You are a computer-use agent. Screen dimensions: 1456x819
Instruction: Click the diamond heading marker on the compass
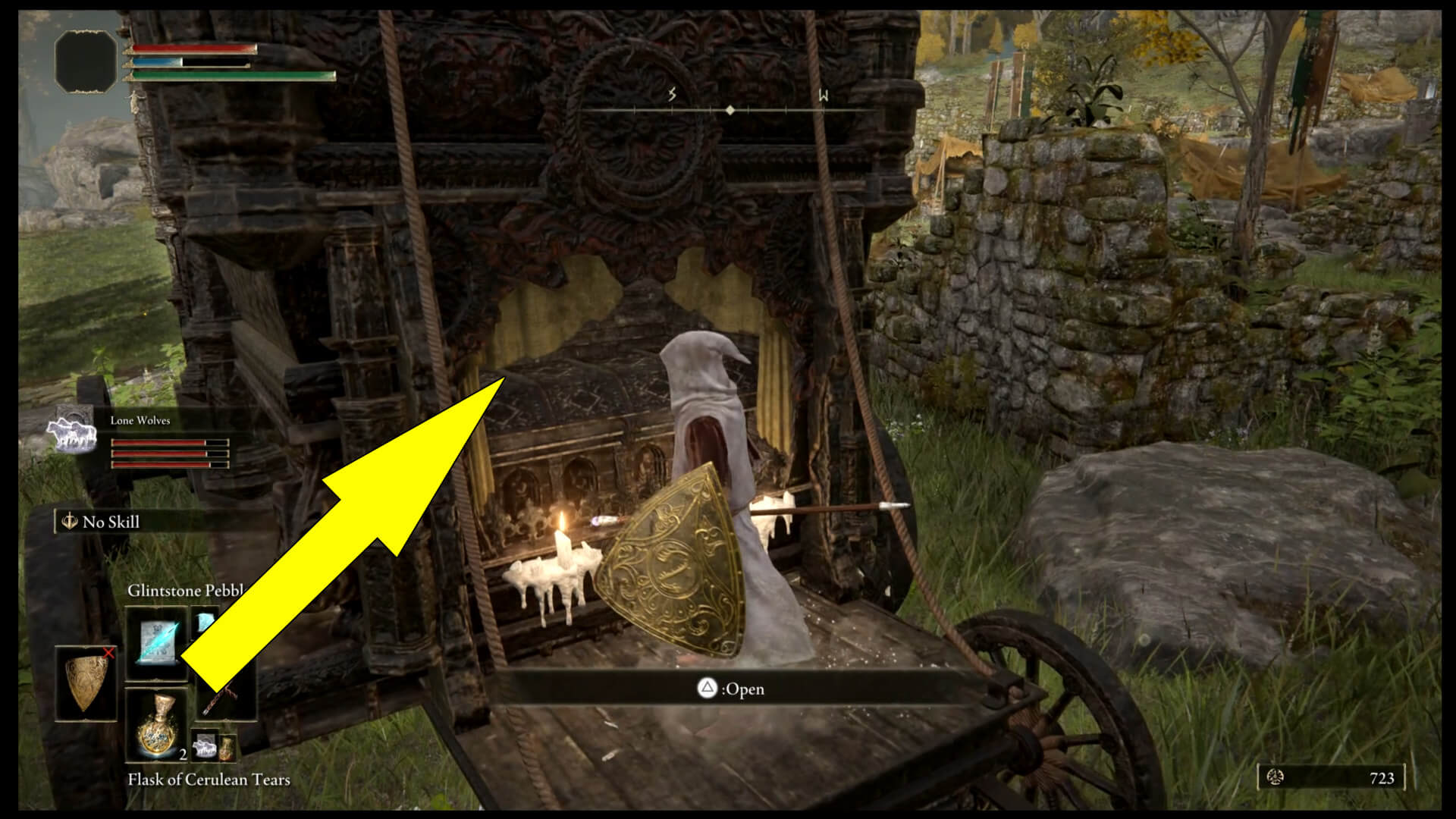click(x=730, y=111)
